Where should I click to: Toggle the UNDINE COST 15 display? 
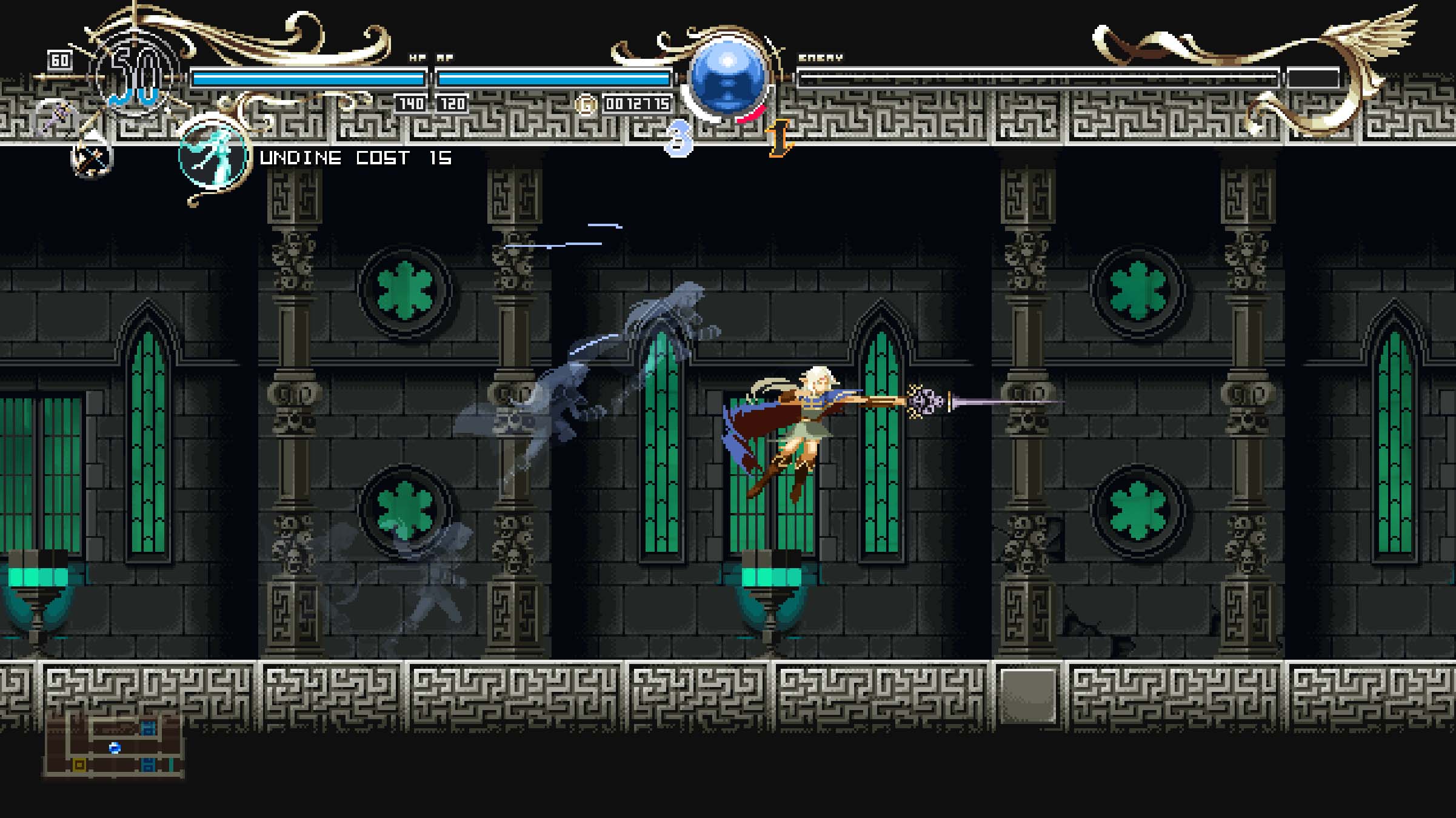[355, 159]
